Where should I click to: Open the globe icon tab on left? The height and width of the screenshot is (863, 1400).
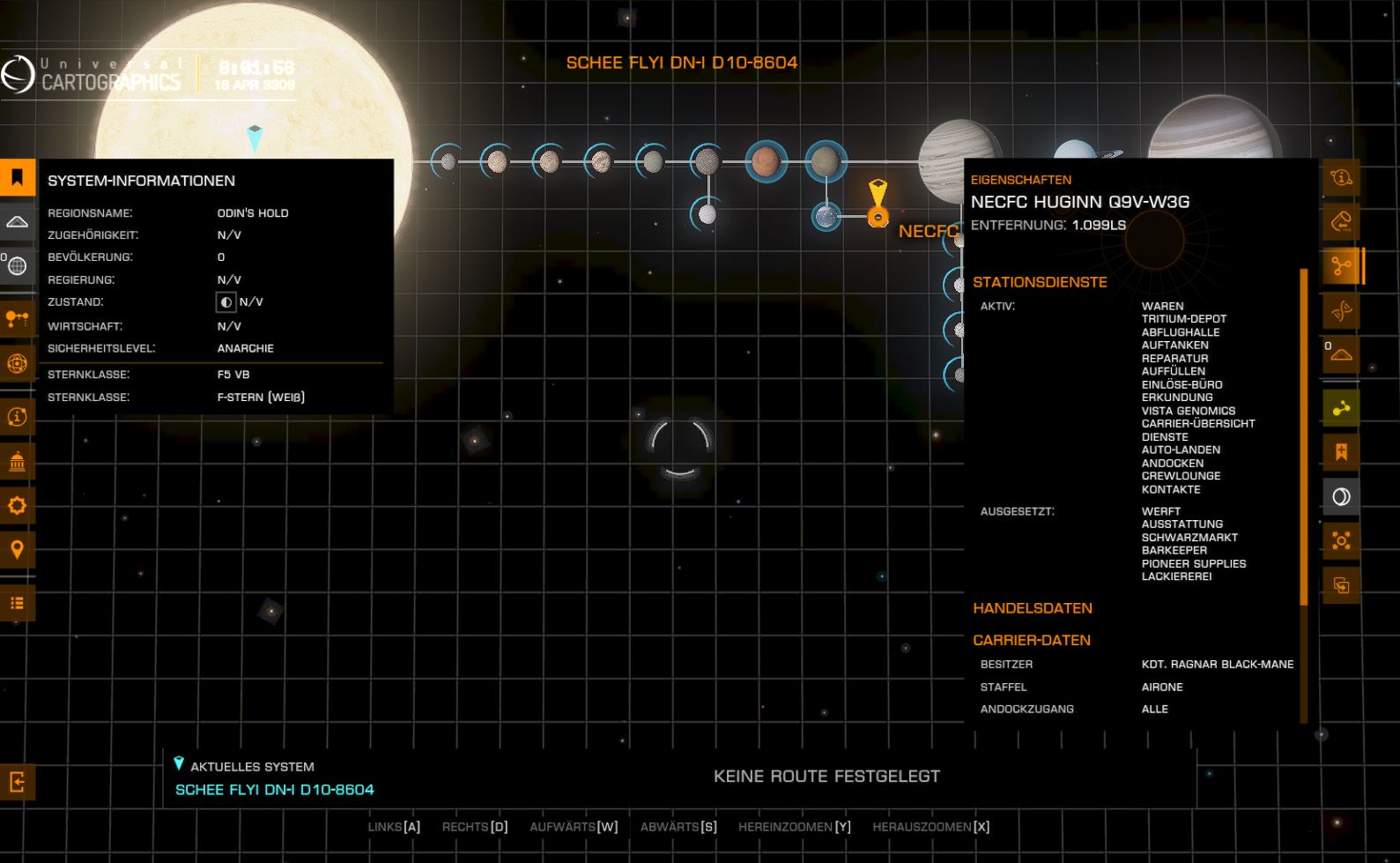[x=17, y=265]
